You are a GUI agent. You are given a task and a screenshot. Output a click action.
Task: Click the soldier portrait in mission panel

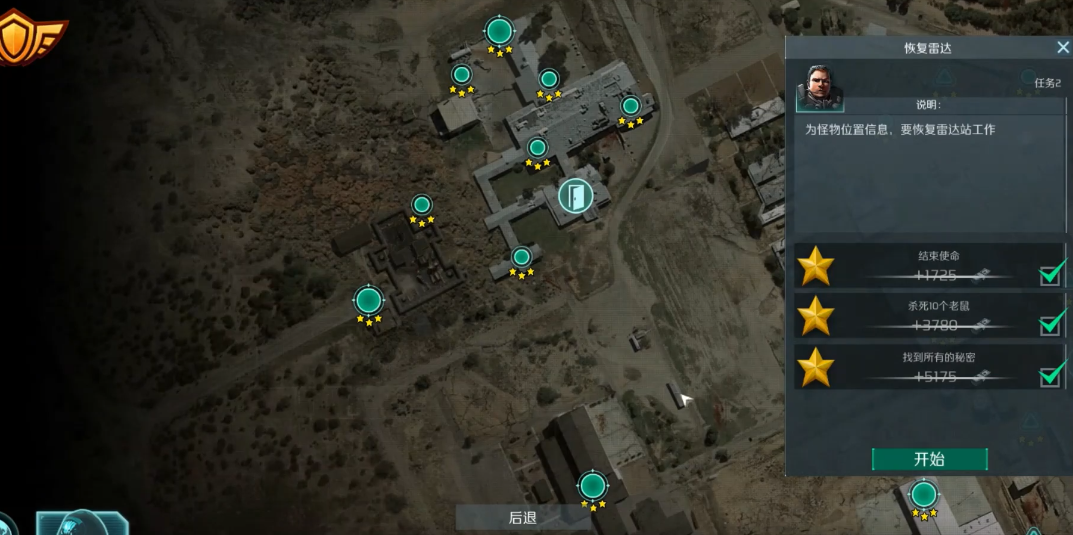[819, 89]
